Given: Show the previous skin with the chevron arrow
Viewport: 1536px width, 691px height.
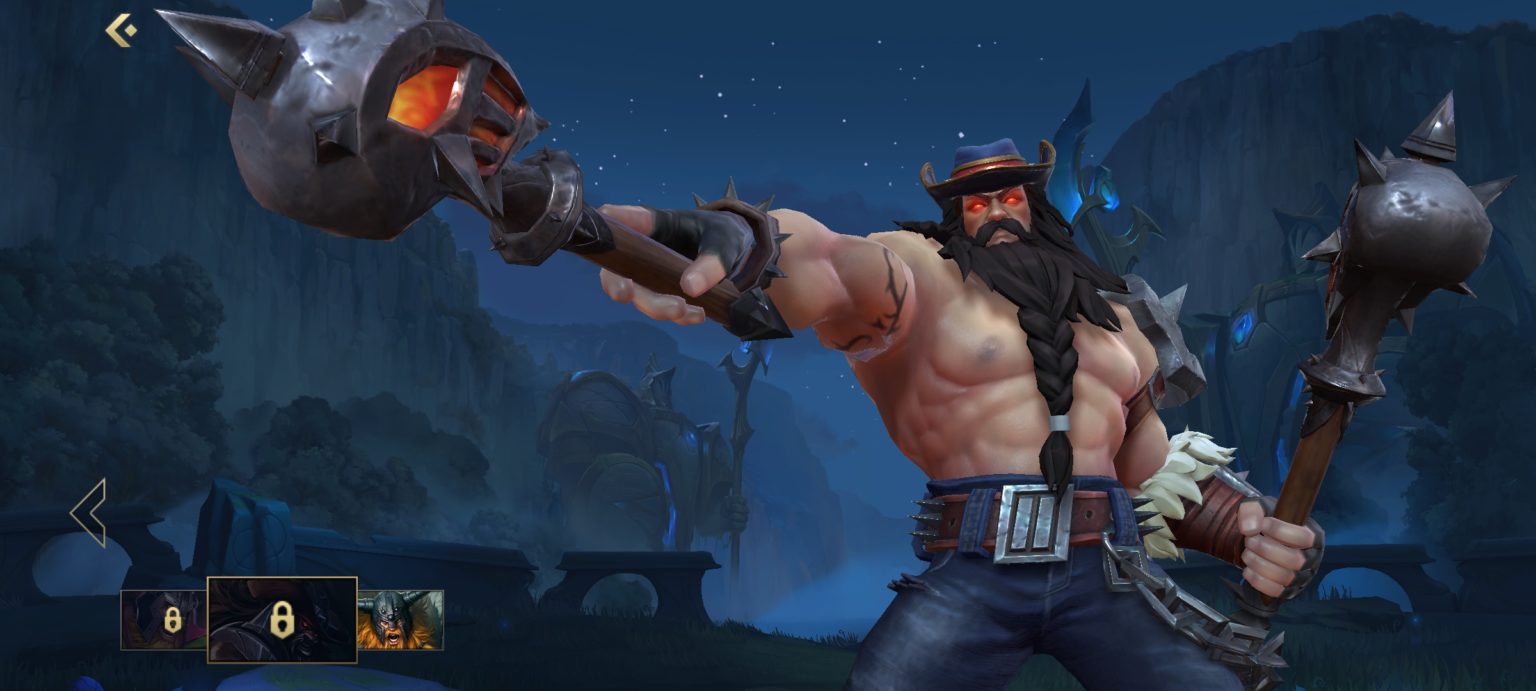Looking at the screenshot, I should pyautogui.click(x=89, y=513).
